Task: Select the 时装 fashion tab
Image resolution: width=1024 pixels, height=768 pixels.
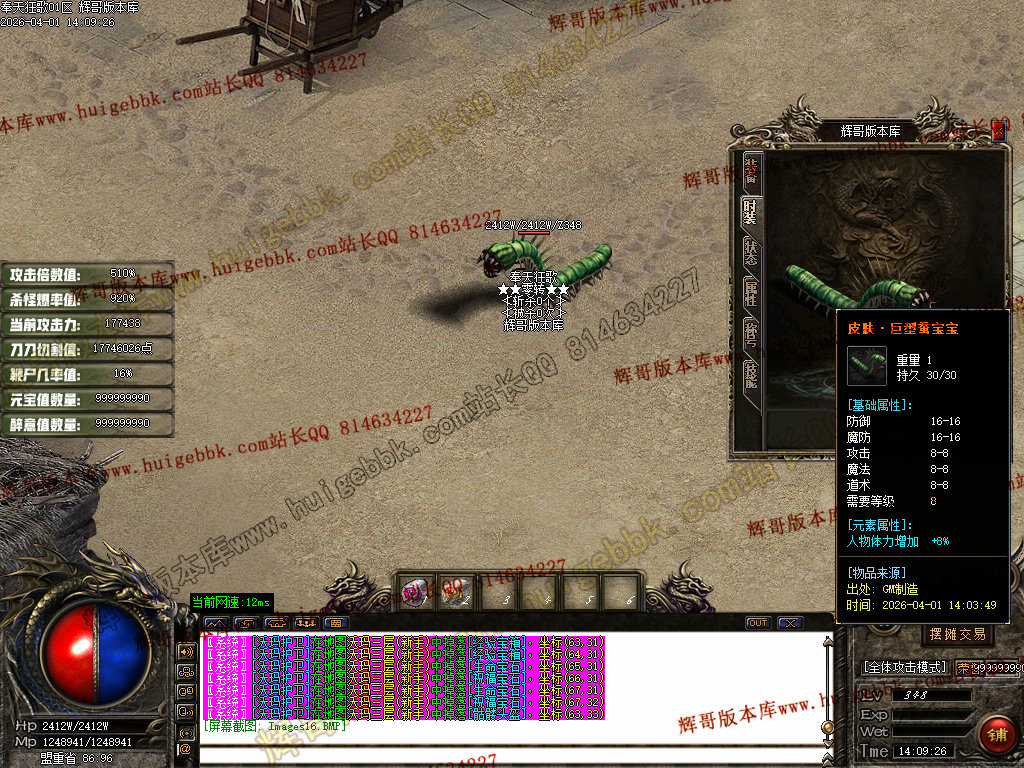Action: 751,211
